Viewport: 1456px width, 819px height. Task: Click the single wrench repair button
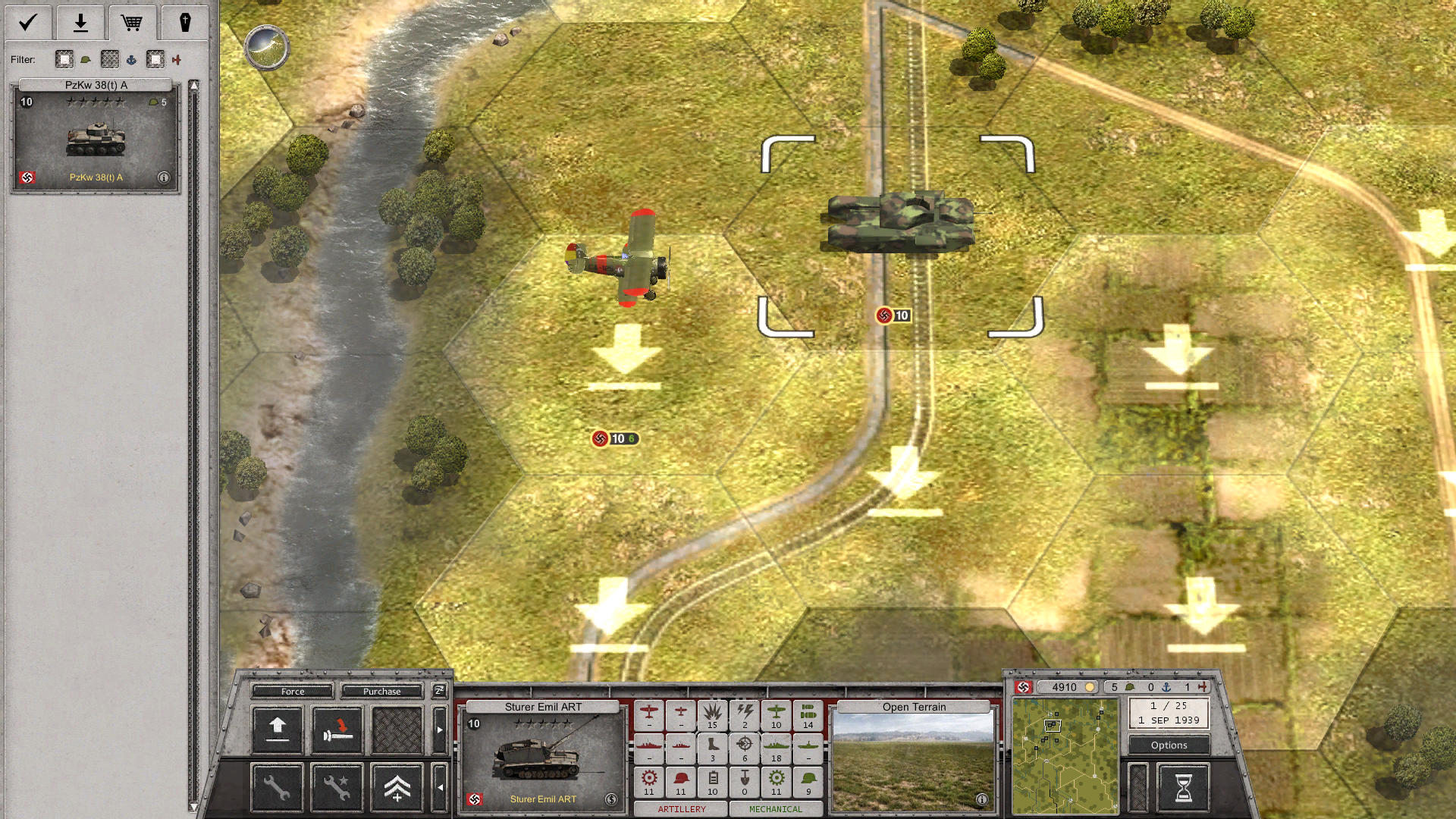point(278,788)
